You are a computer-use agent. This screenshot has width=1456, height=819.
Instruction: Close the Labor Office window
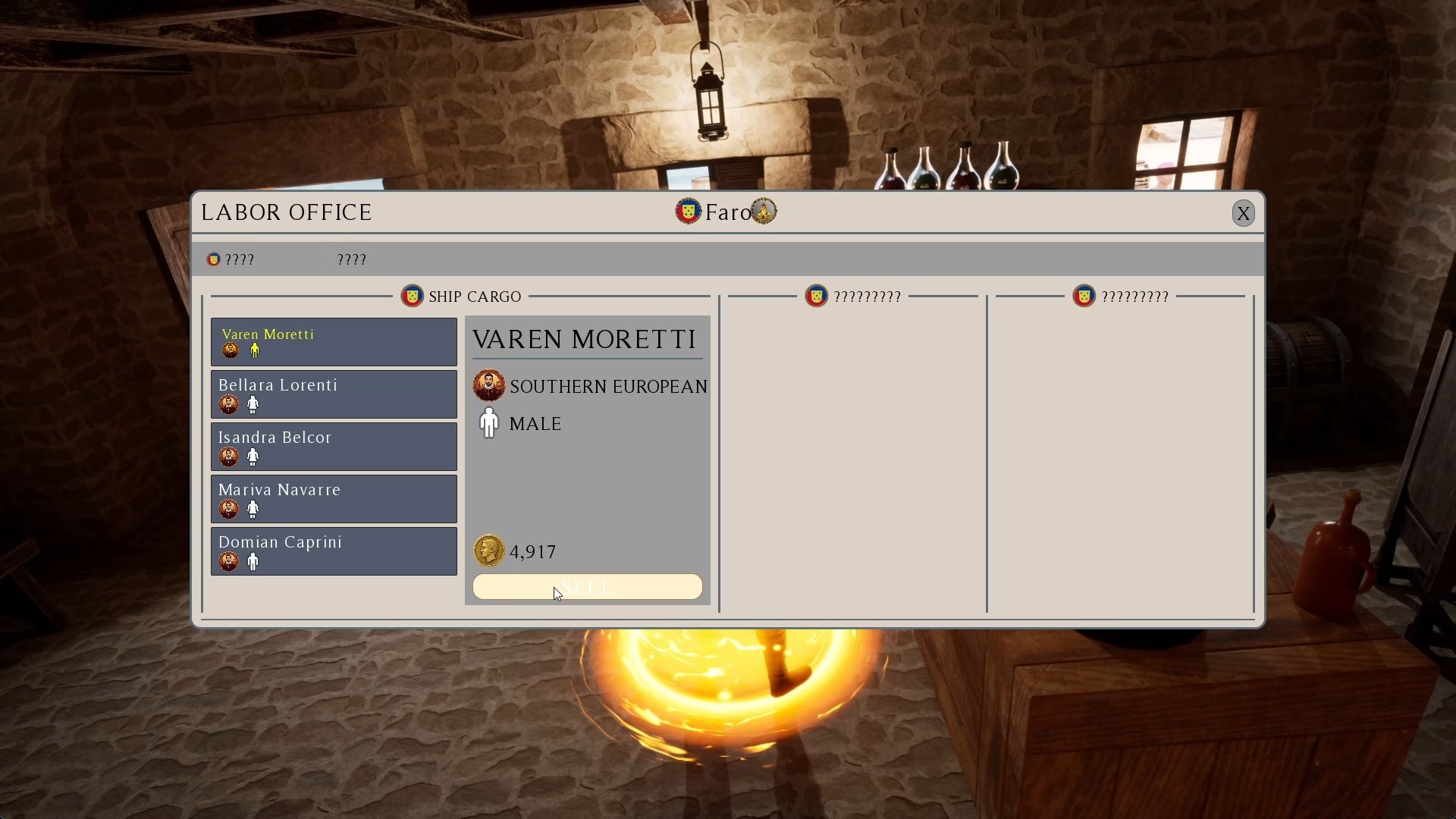[x=1243, y=214]
